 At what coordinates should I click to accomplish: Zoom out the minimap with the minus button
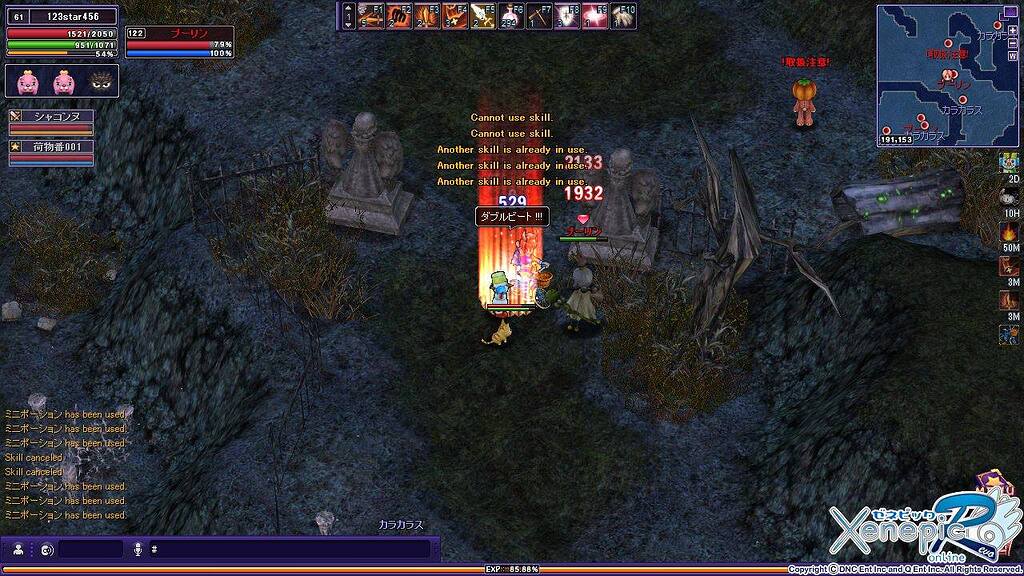pos(1014,44)
